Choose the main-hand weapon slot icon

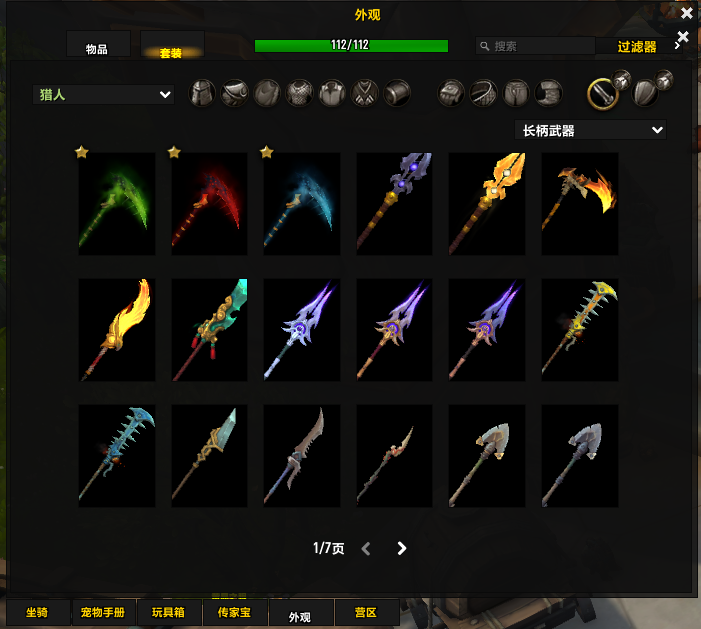pos(602,94)
